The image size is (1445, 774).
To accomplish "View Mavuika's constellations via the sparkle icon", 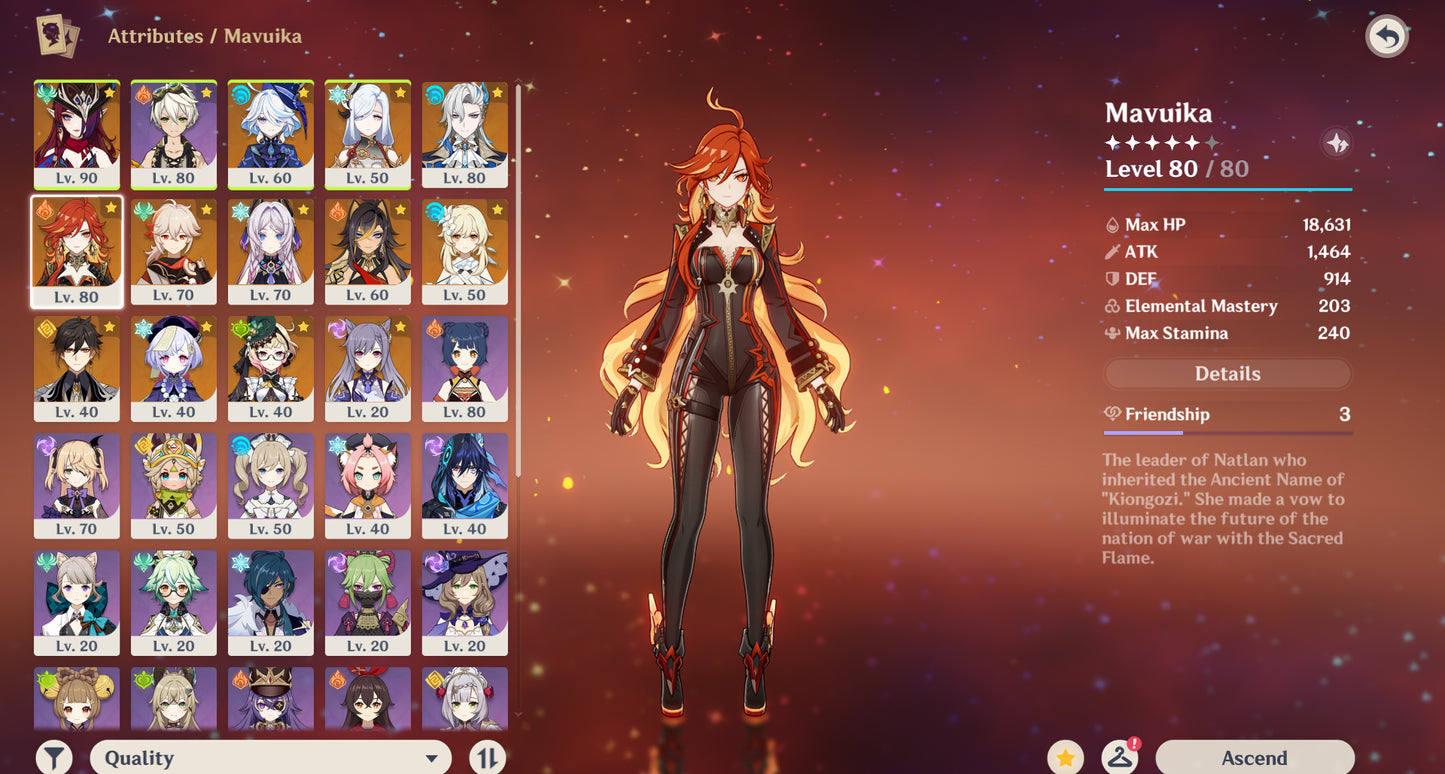I will pyautogui.click(x=1337, y=143).
